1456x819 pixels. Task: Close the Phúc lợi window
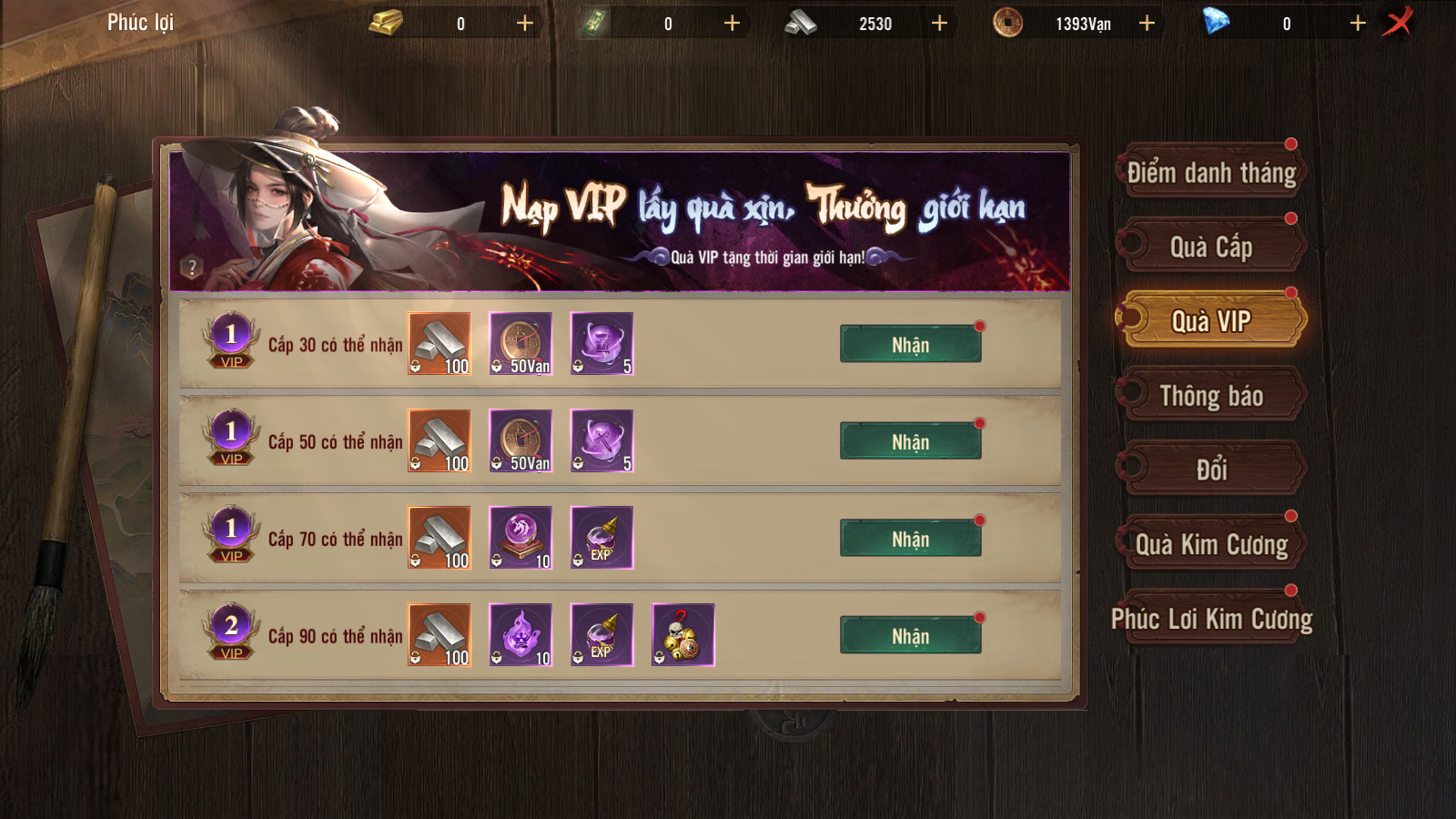1398,22
